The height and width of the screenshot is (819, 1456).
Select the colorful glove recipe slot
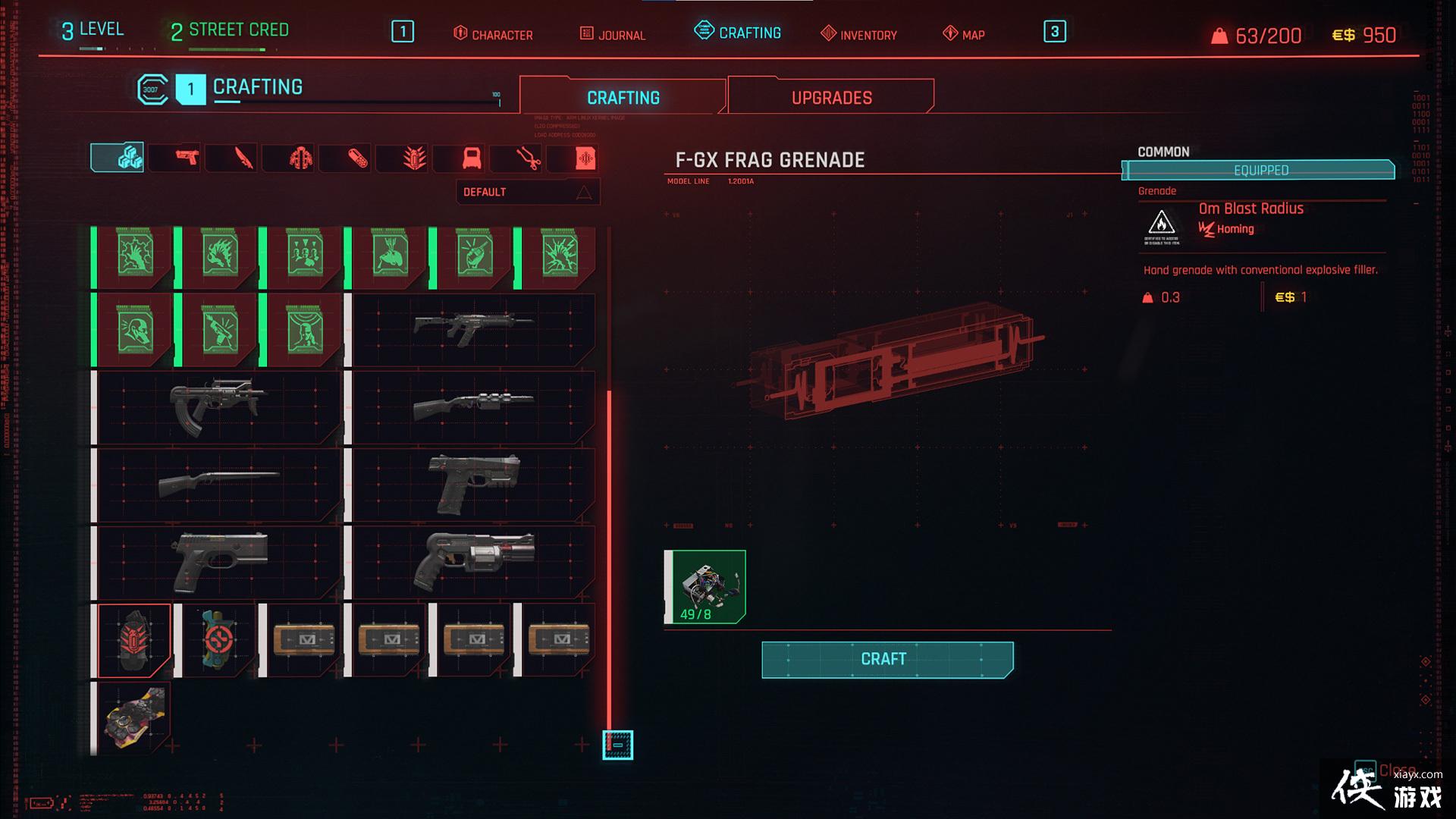coord(134,717)
